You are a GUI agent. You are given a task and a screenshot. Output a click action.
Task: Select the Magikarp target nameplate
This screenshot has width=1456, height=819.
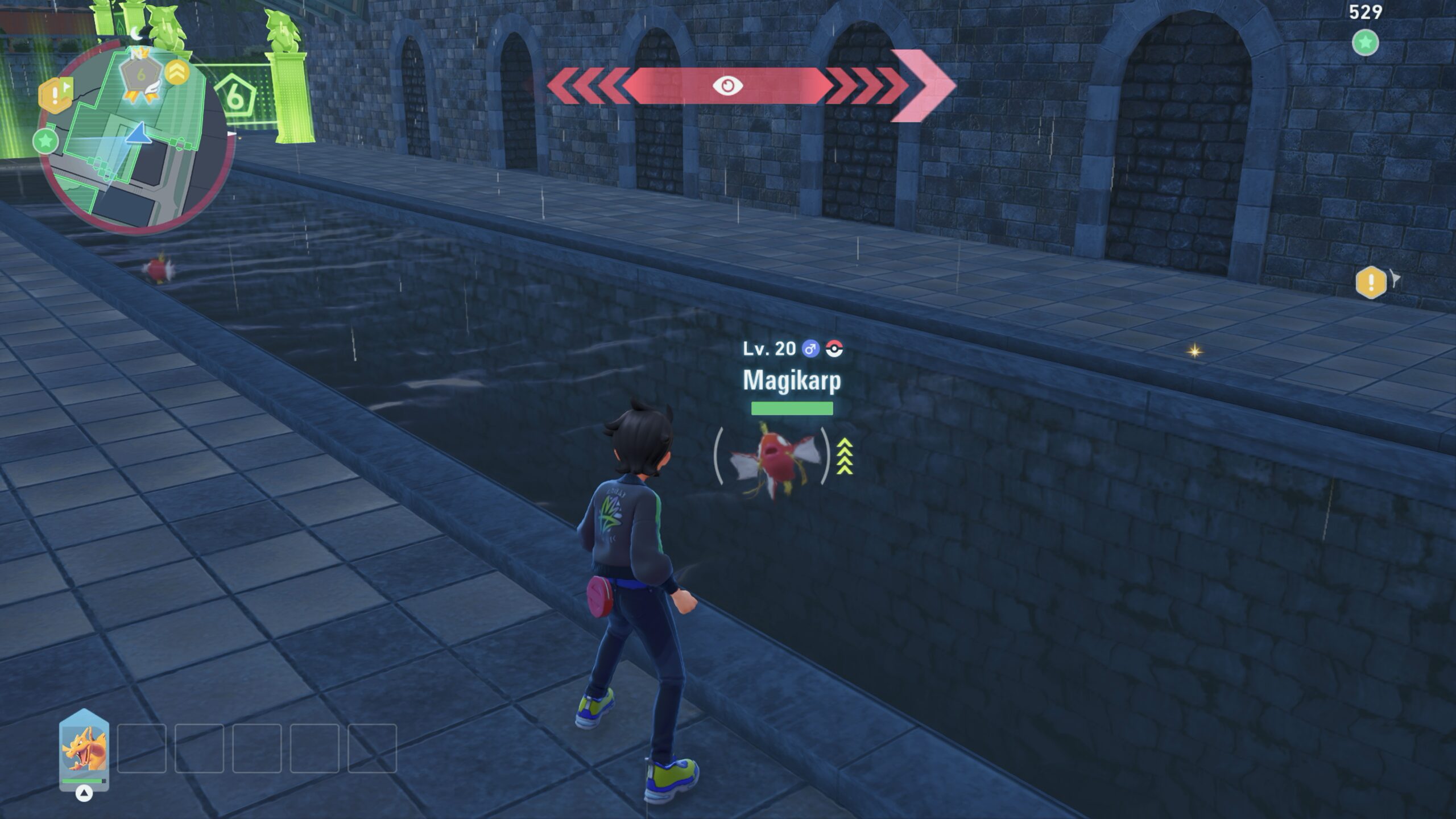point(792,380)
